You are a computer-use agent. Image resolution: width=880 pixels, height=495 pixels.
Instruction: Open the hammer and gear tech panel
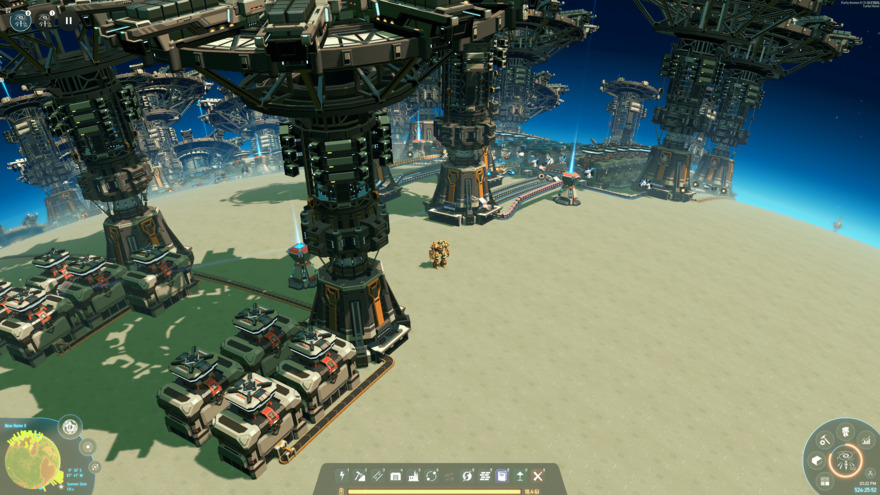coord(825,441)
